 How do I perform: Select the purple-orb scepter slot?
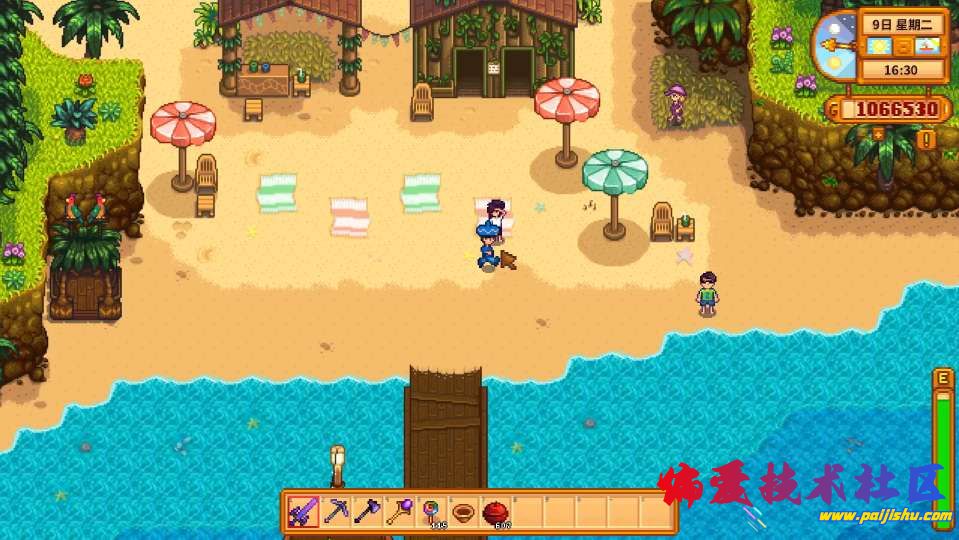click(x=400, y=513)
